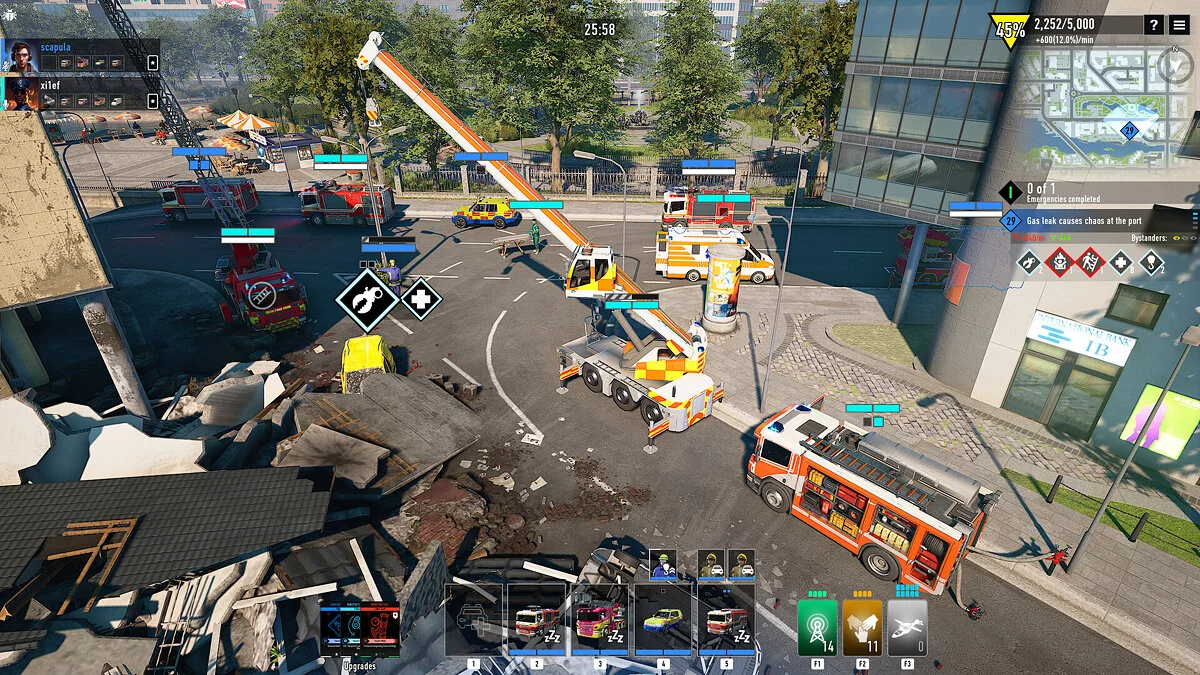The height and width of the screenshot is (675, 1200).
Task: Select the yellow-blue car in slot 4
Action: click(662, 620)
